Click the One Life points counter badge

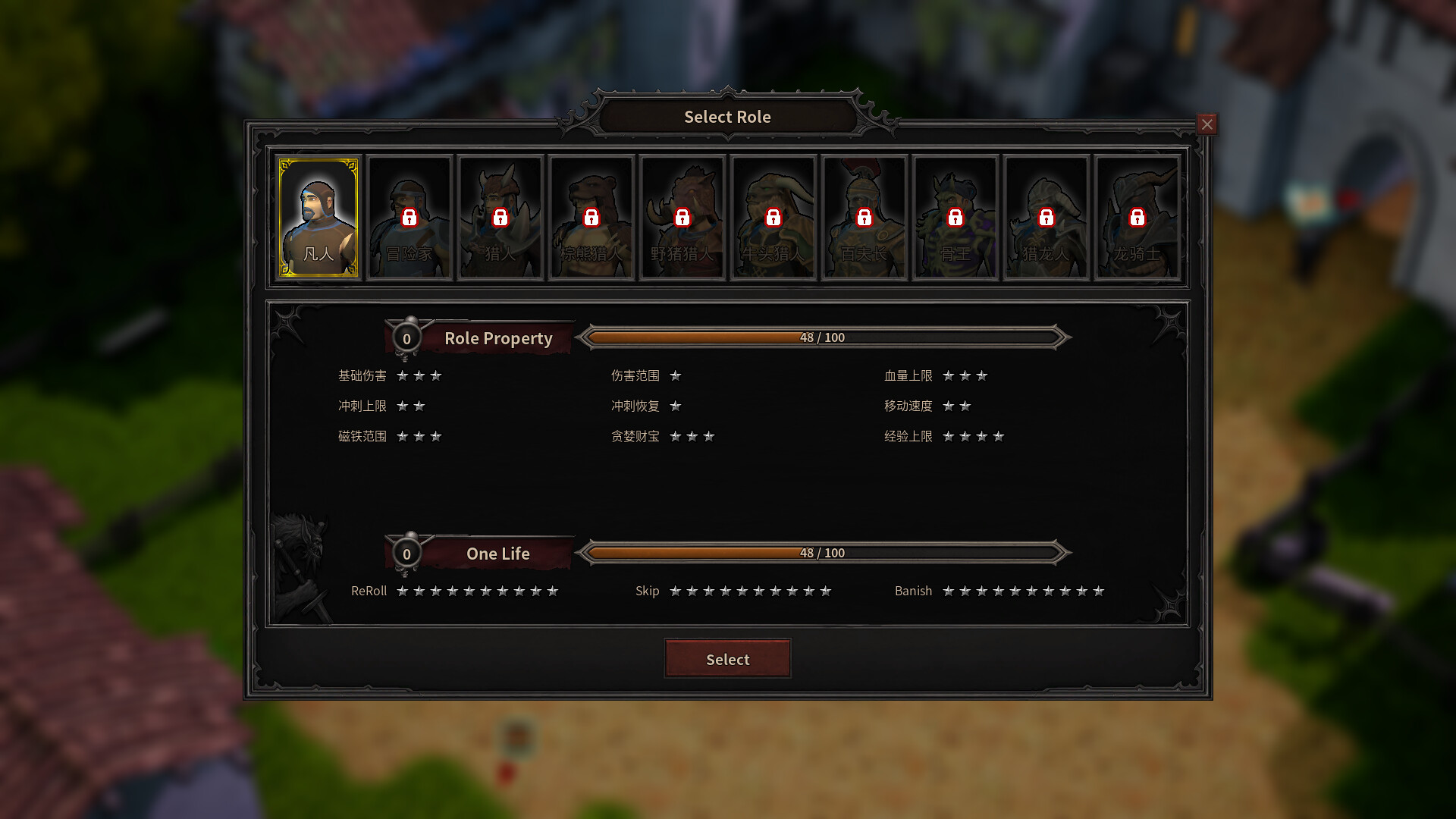click(x=407, y=554)
